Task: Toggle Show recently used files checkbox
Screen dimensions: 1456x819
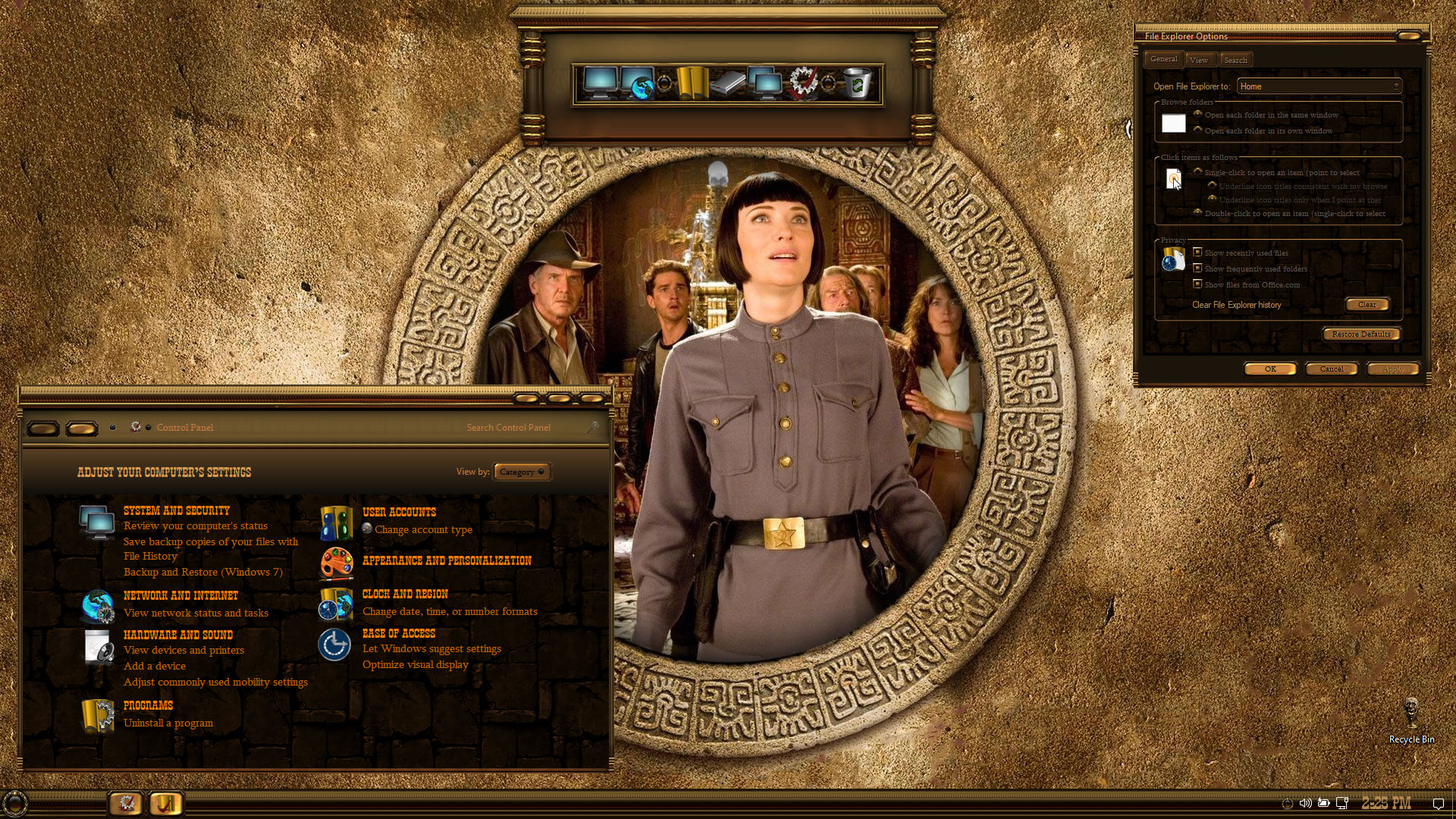Action: pos(1198,253)
